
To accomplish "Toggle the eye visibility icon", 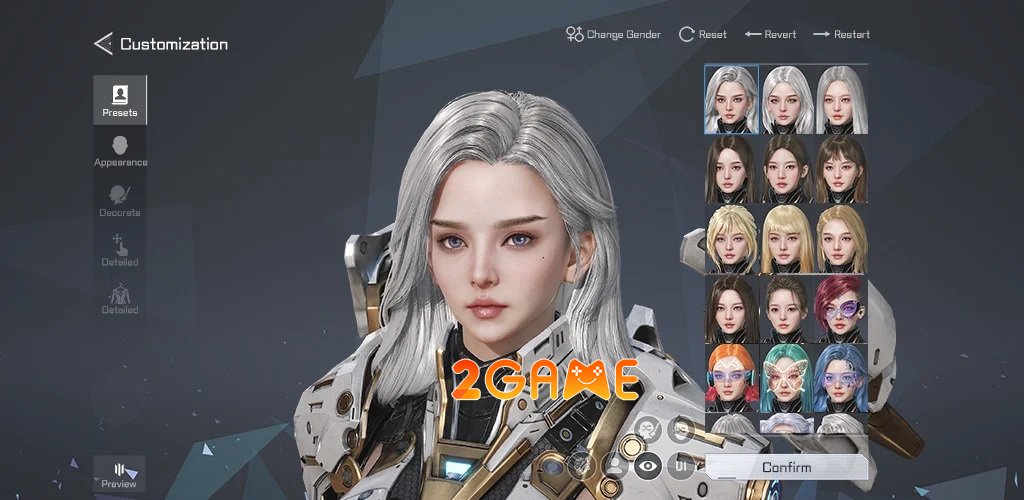I will click(x=648, y=465).
